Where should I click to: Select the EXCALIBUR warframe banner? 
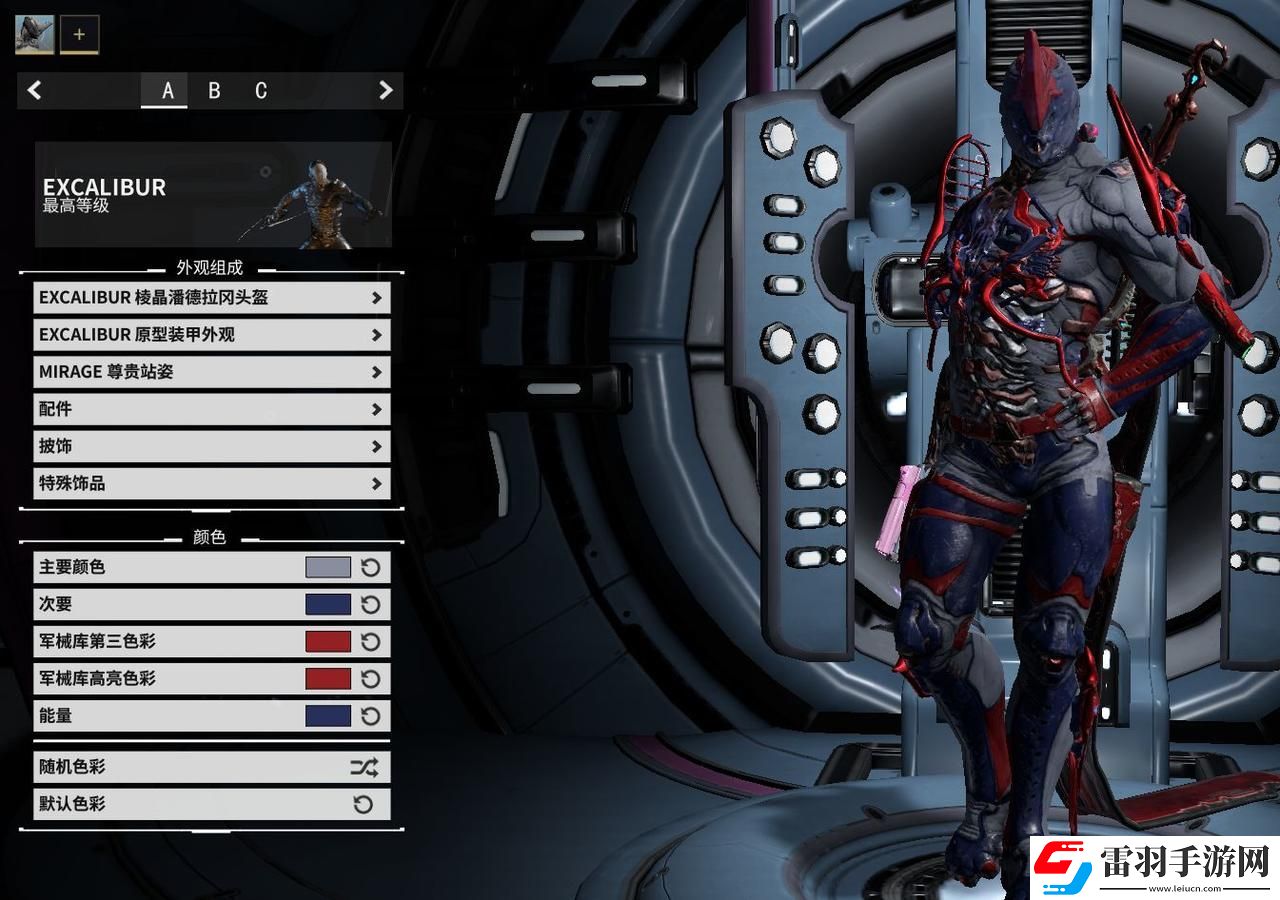coord(213,194)
